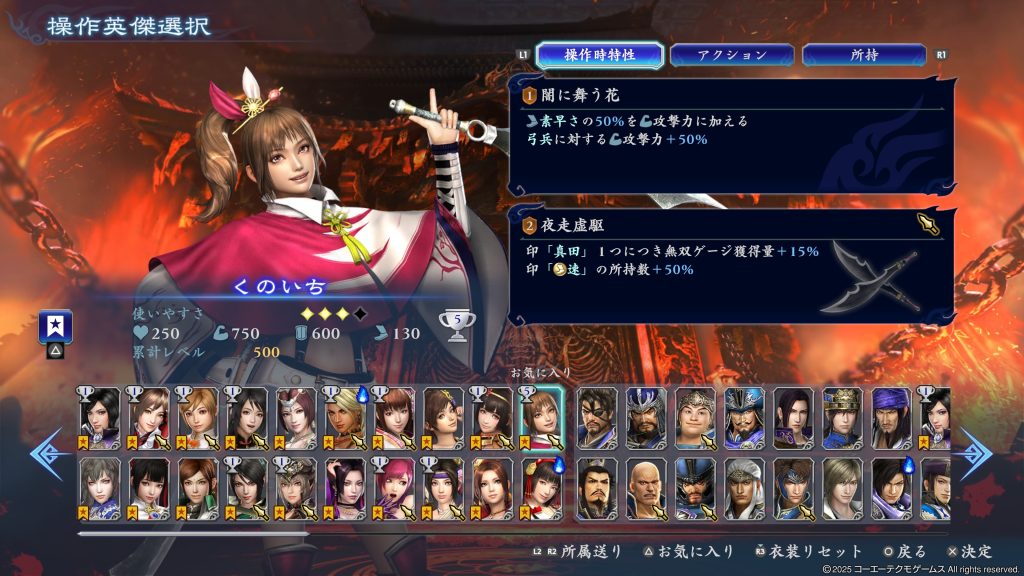Select the blonde tan-skinned woman portrait
The height and width of the screenshot is (576, 1024).
click(x=344, y=417)
